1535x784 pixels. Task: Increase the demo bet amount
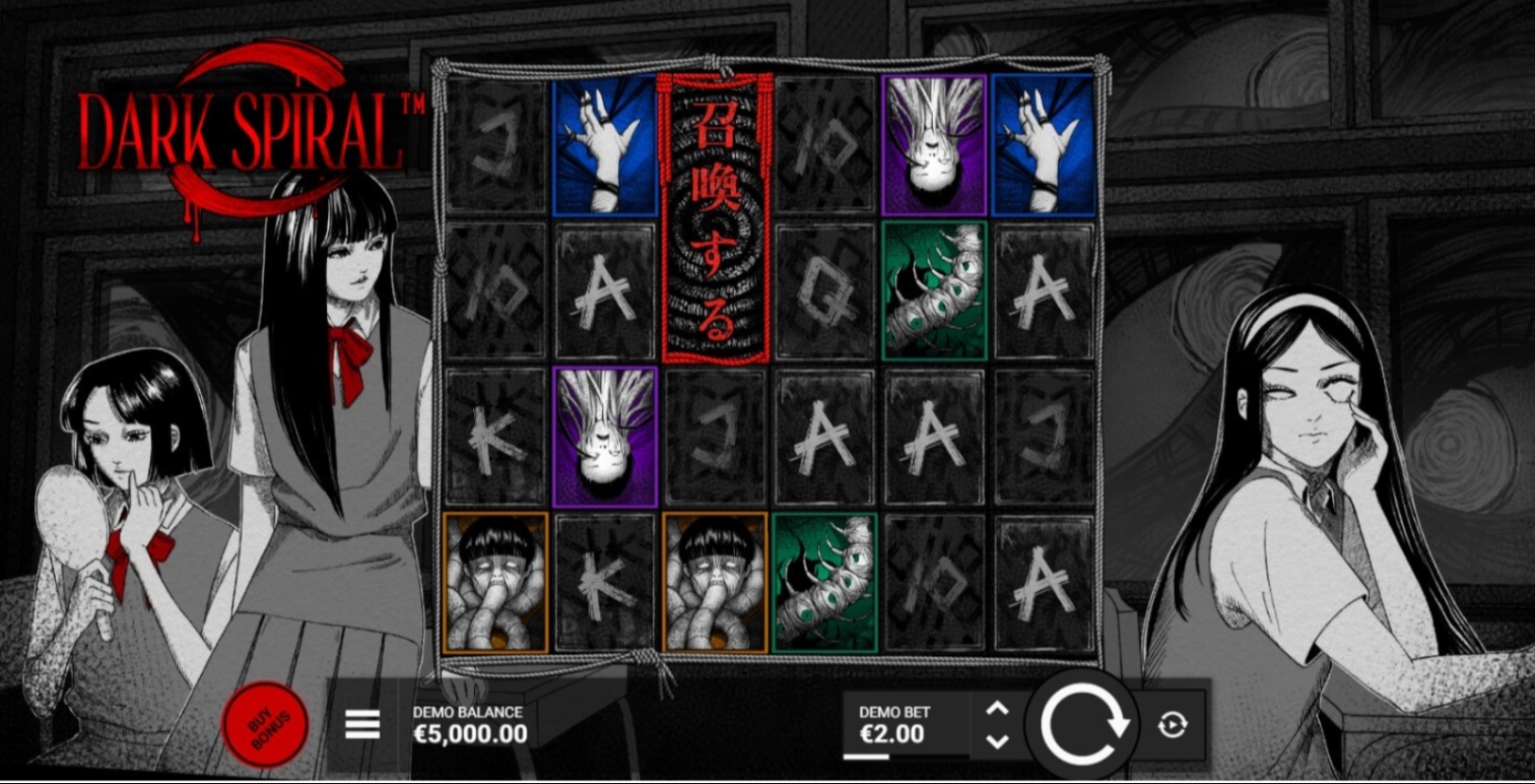coord(996,706)
